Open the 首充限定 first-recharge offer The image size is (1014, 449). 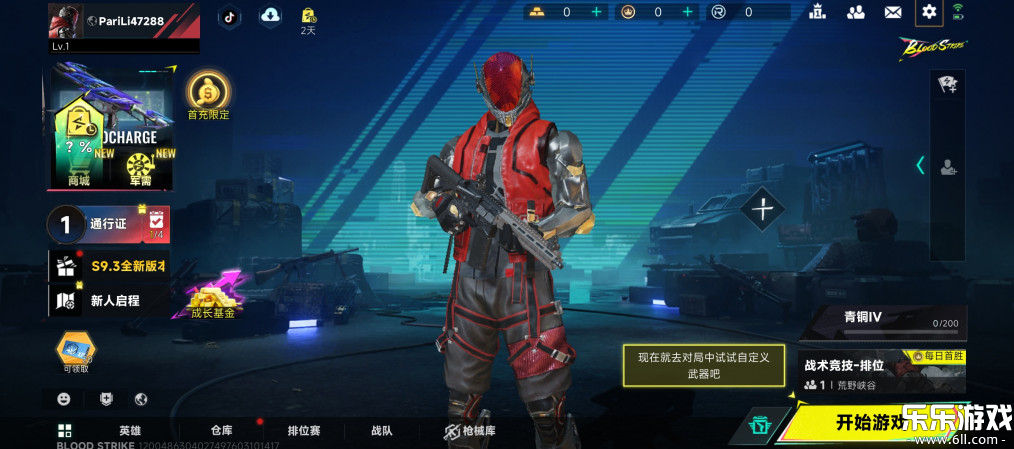coord(208,95)
